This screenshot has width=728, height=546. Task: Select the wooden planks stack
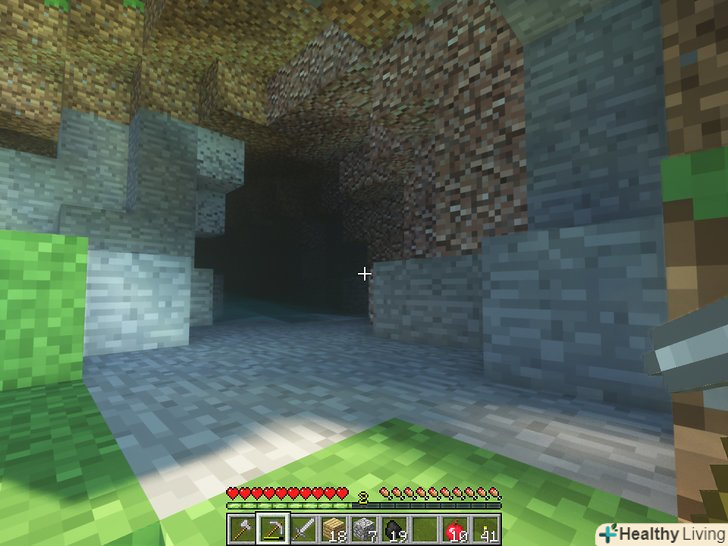333,527
